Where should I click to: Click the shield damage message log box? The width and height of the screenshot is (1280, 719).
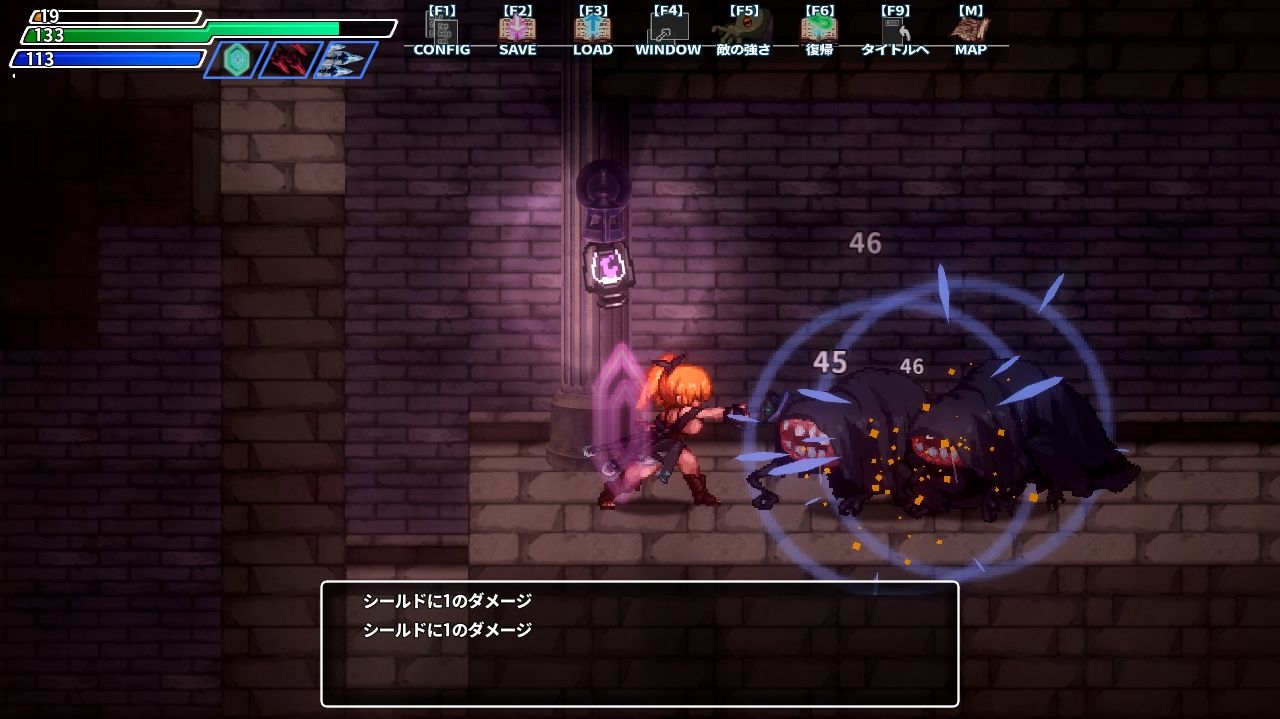click(x=639, y=644)
